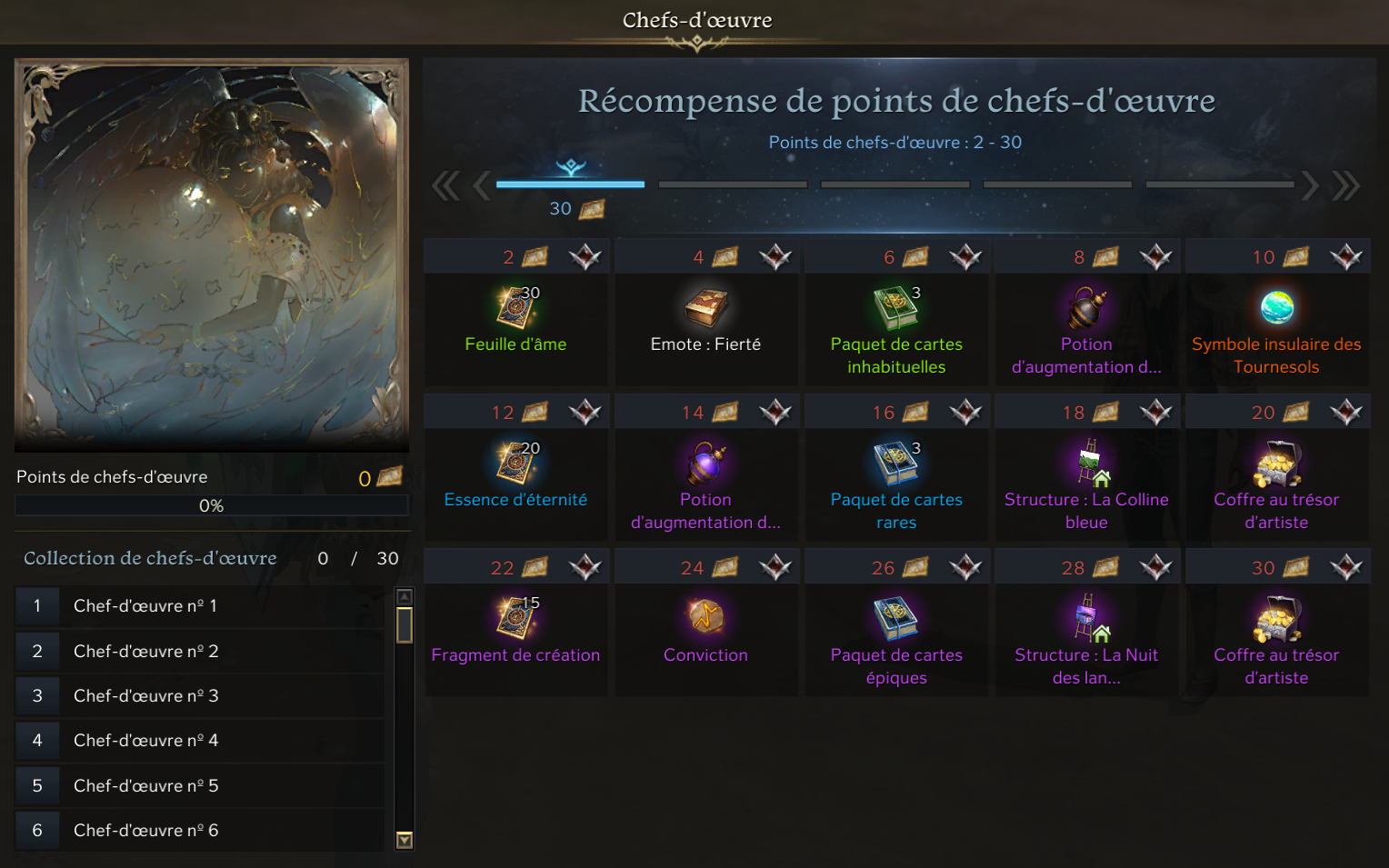Viewport: 1389px width, 868px height.
Task: Select Symbole insulaire des Tournesols reward
Action: coord(1276,308)
